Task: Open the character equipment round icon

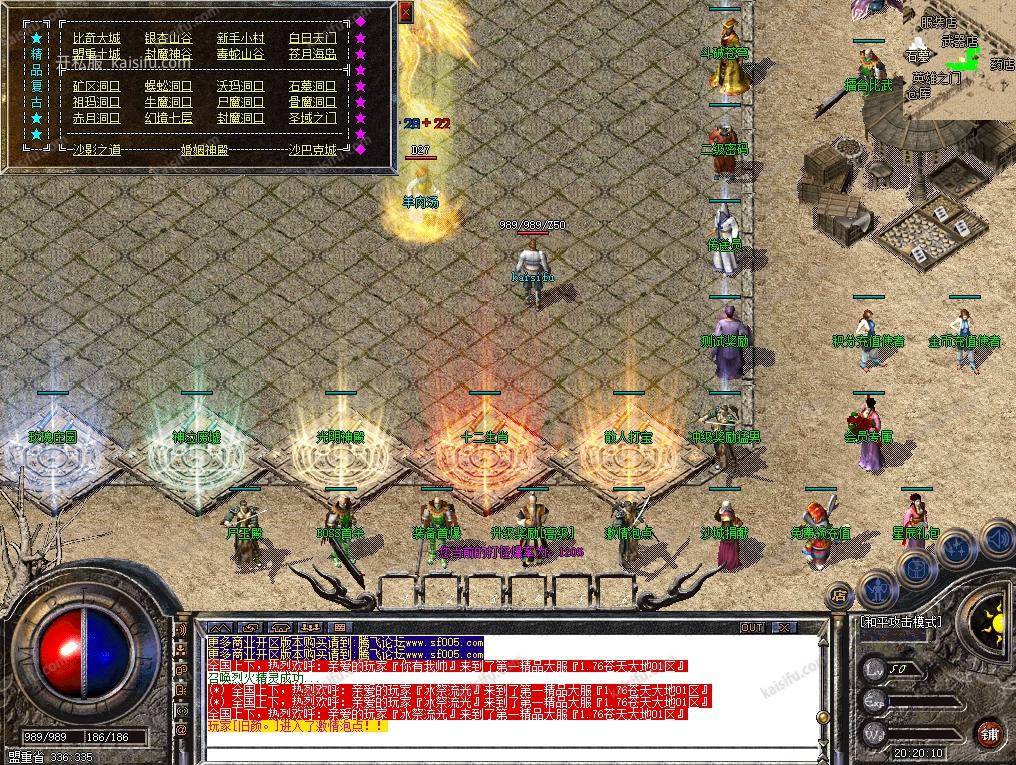Action: (x=877, y=590)
